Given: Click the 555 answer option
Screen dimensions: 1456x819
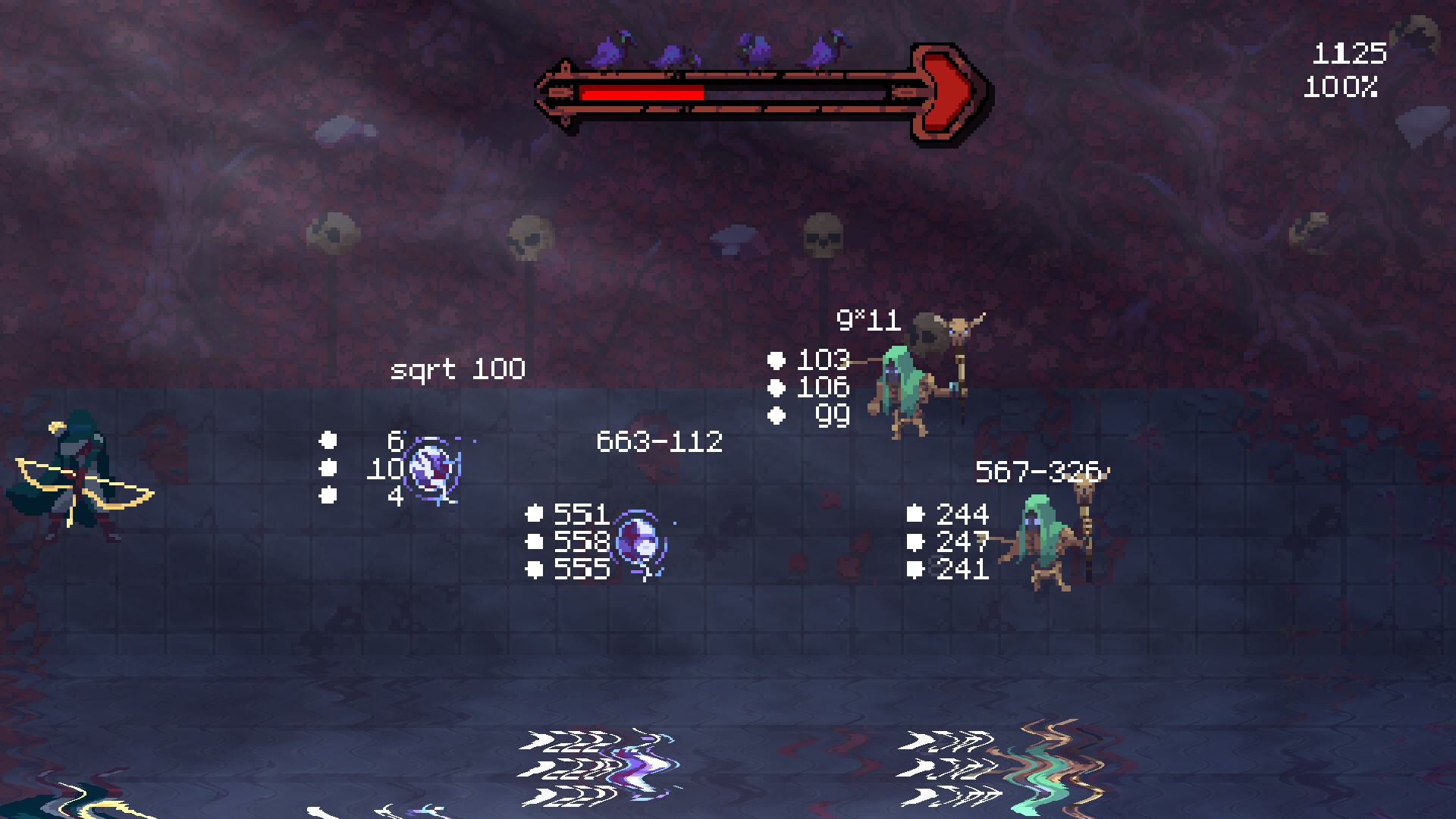Looking at the screenshot, I should 581,570.
